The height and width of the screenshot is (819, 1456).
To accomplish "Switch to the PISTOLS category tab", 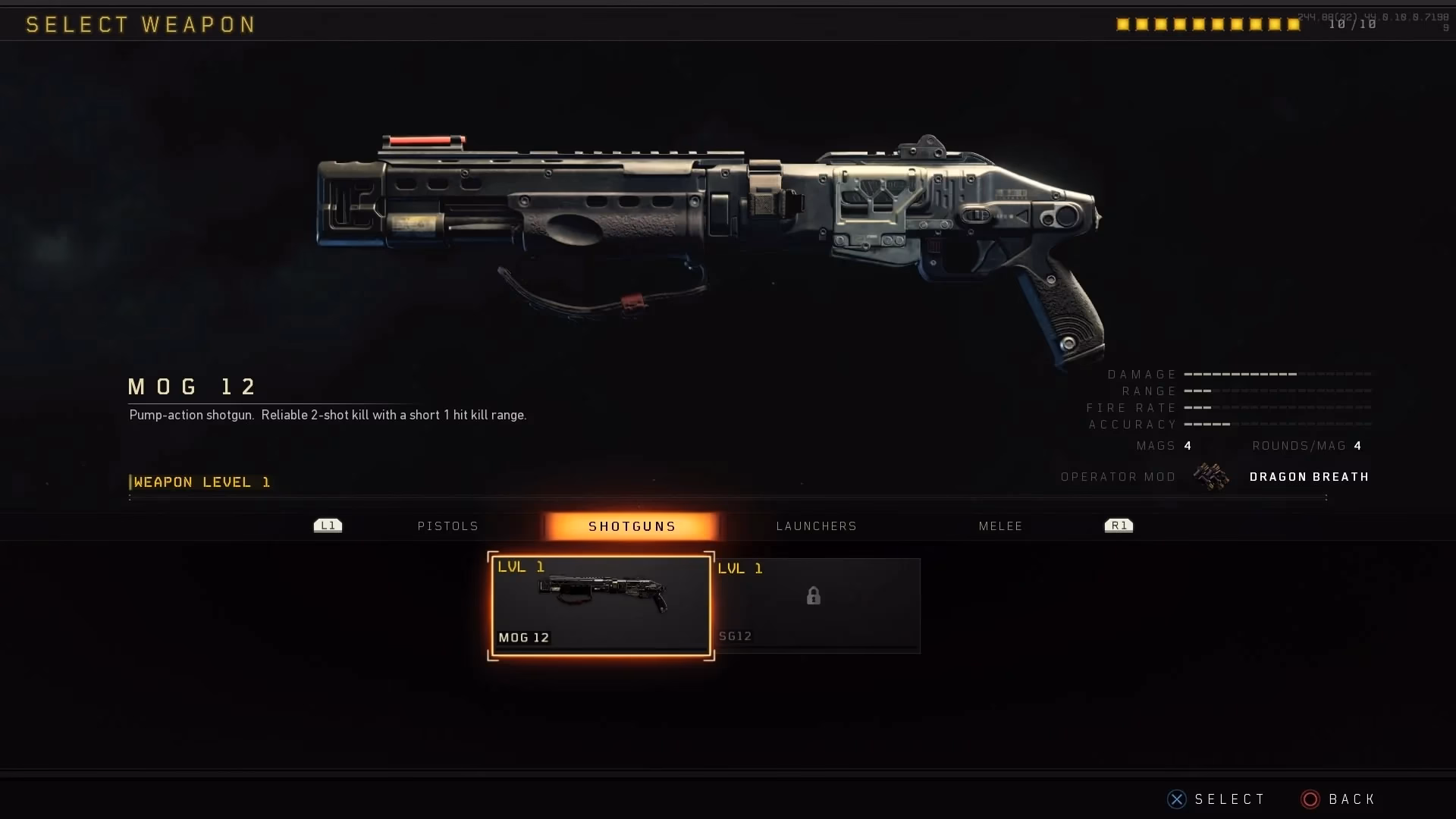I will point(447,526).
